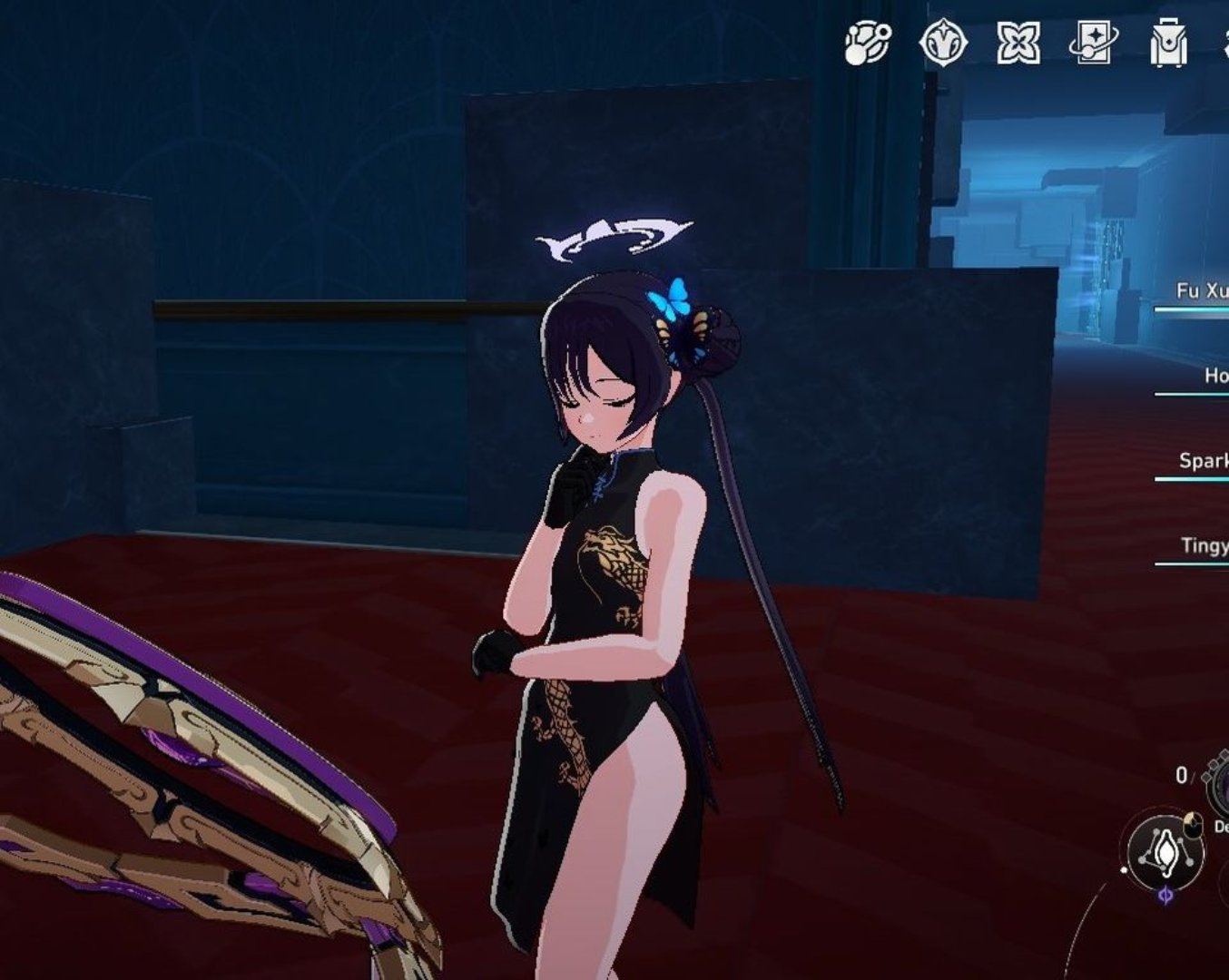Open the planet-and-nodes icon in the top bar
The image size is (1229, 980).
tap(868, 43)
